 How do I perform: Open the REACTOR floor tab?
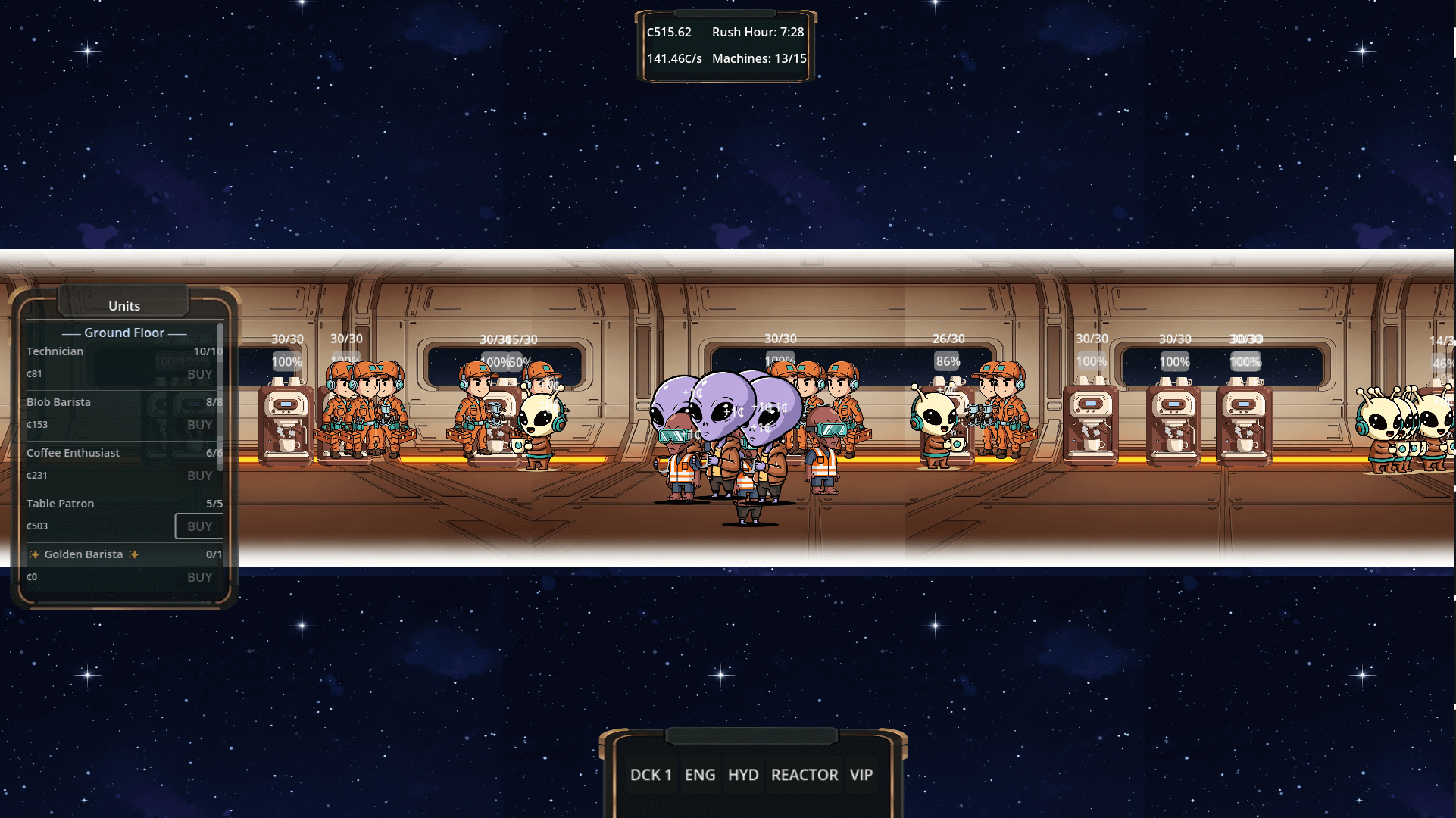pos(805,774)
